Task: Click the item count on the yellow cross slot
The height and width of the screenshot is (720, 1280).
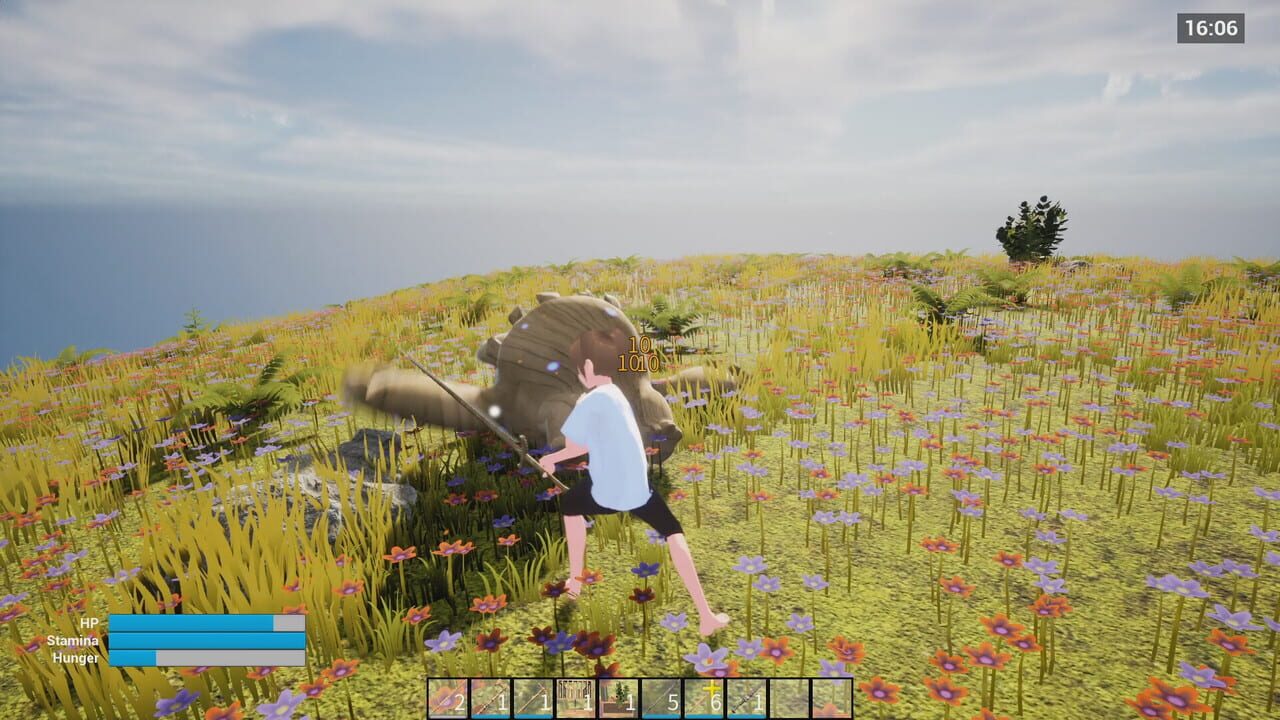Action: (x=716, y=700)
